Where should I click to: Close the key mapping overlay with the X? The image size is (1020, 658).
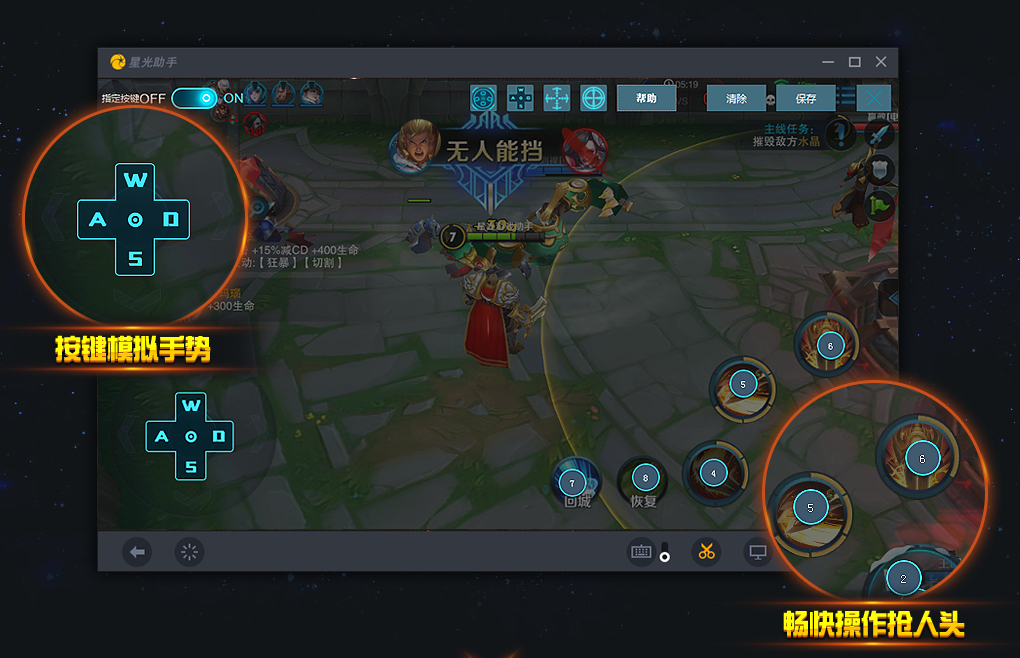pos(874,98)
